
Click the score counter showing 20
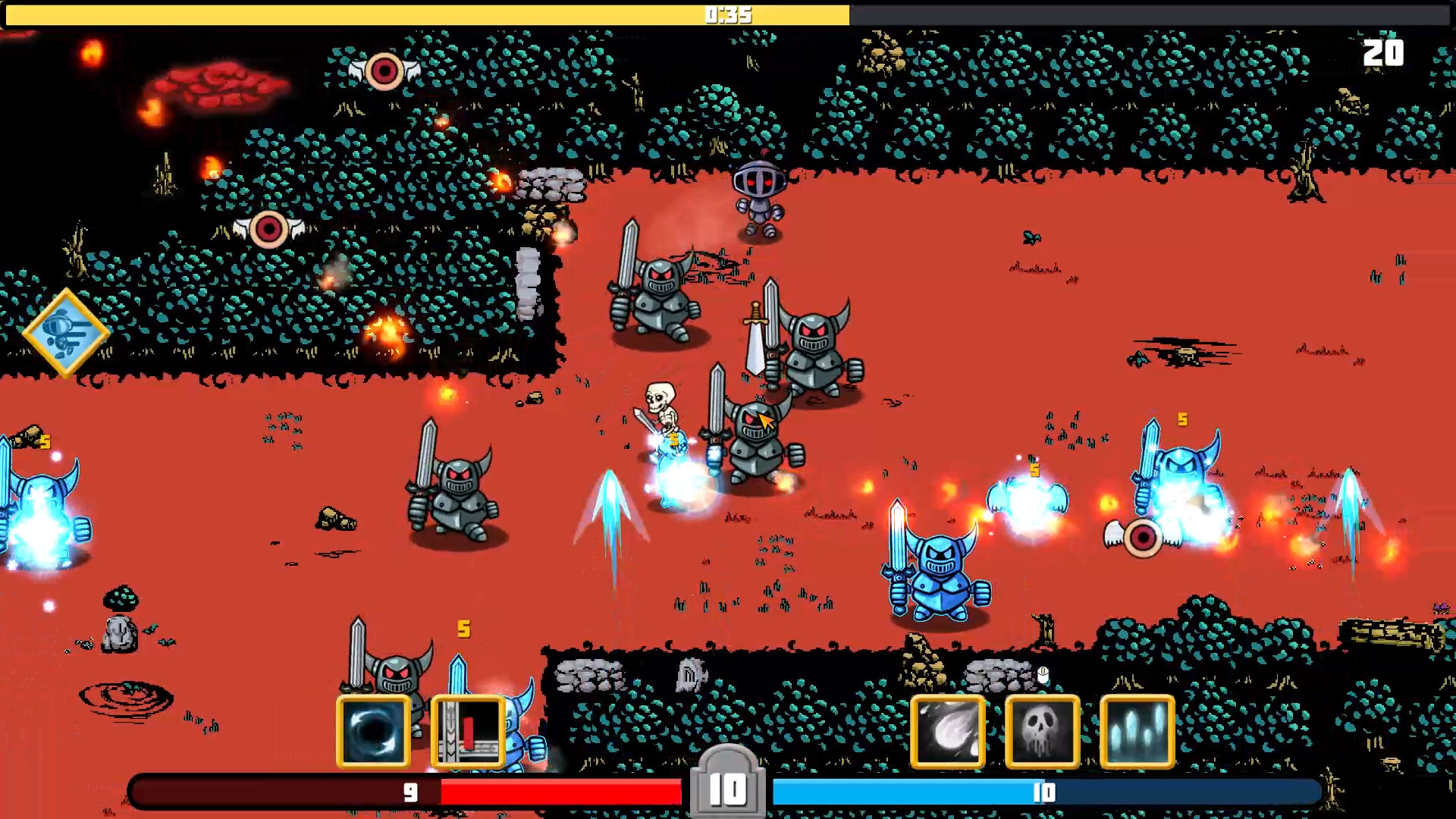(x=1385, y=54)
